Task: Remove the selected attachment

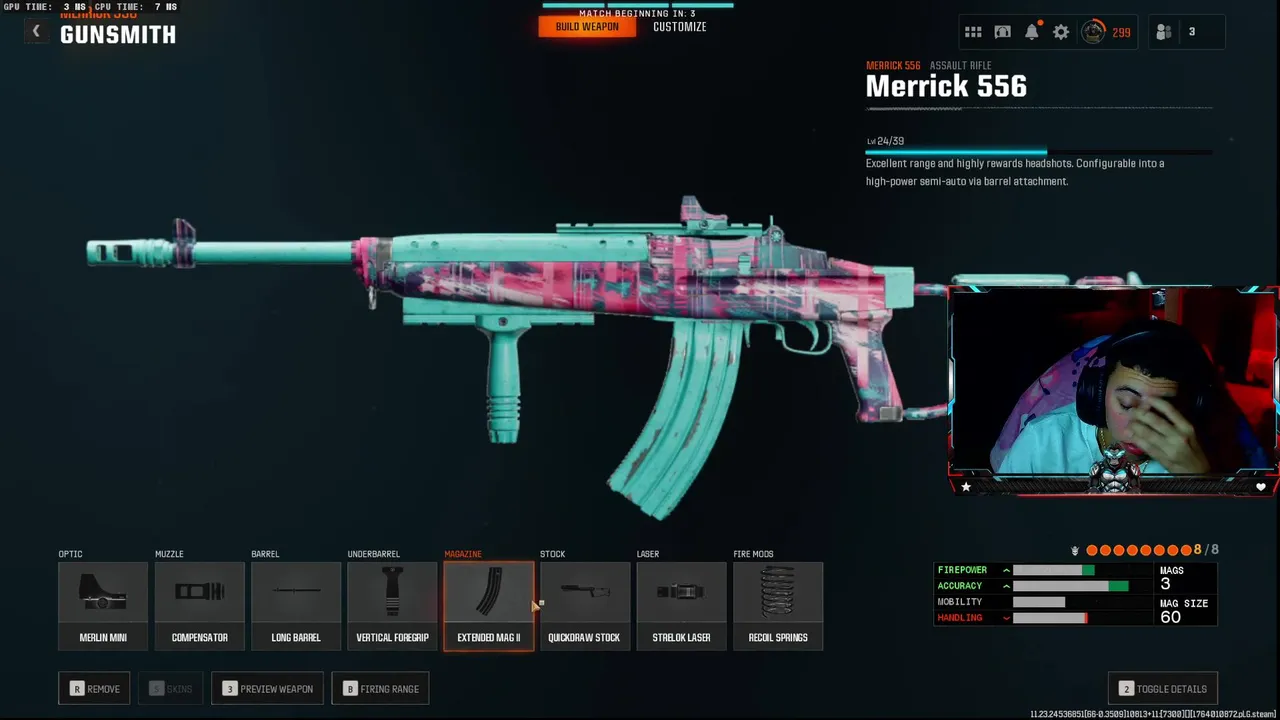Action: 94,689
